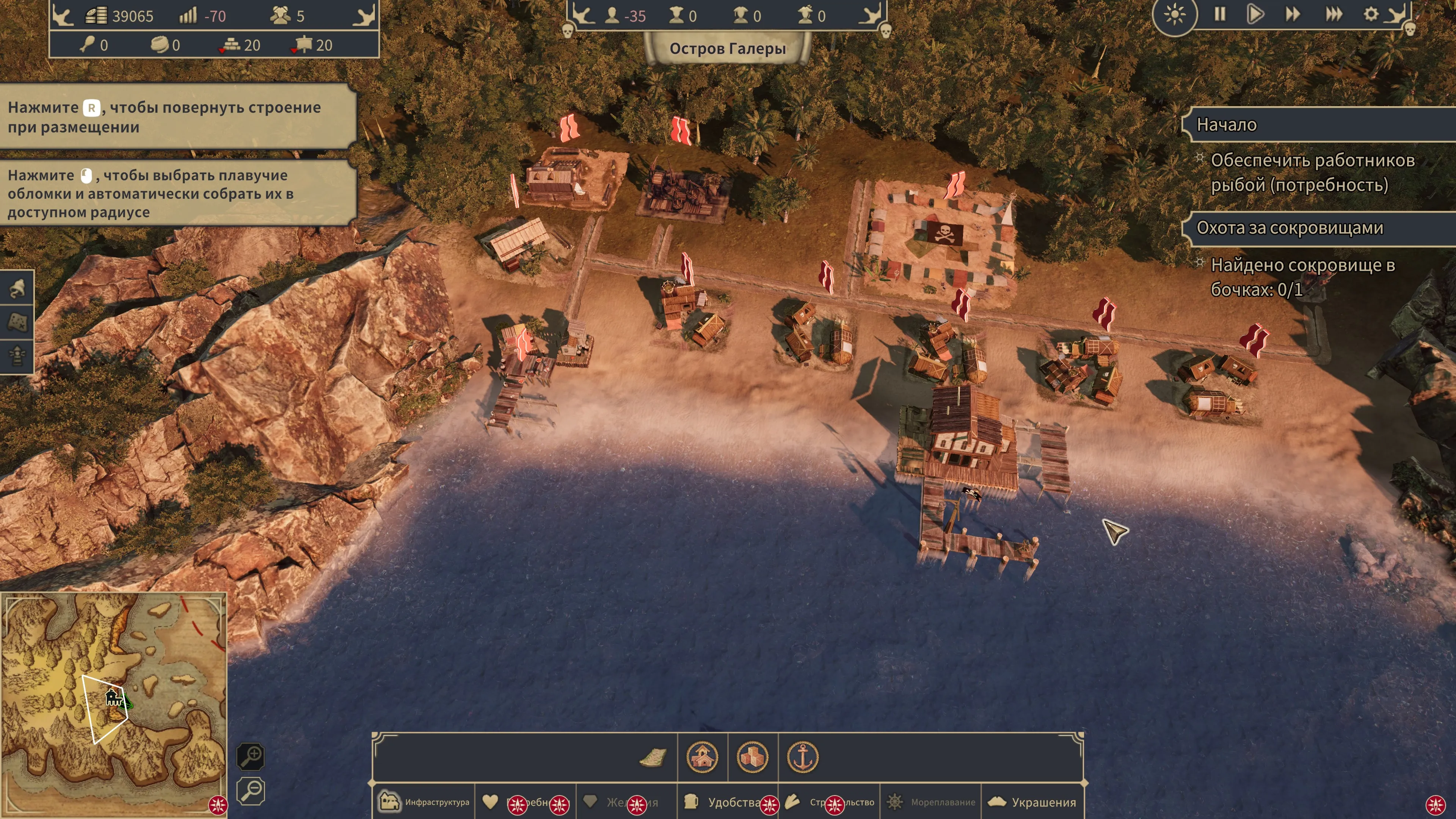Pause the game speed
The image size is (1456, 819).
click(1220, 15)
